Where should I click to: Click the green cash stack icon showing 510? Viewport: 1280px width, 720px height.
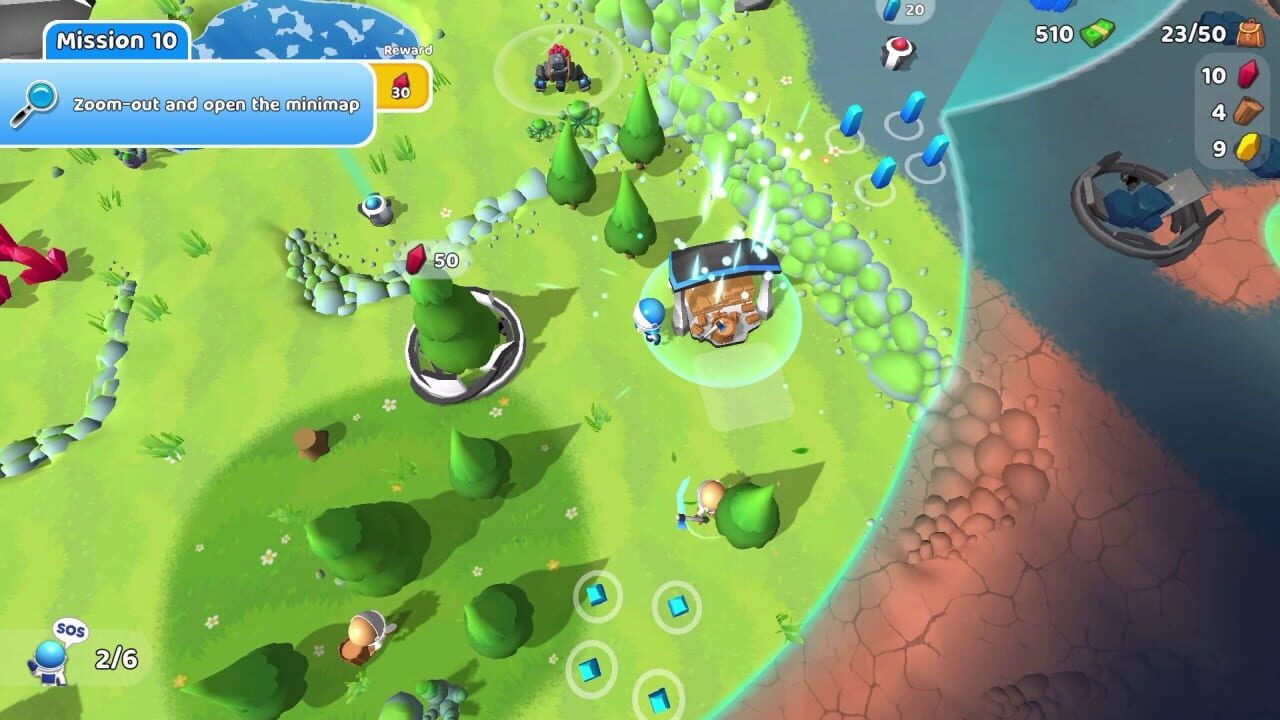point(1096,32)
